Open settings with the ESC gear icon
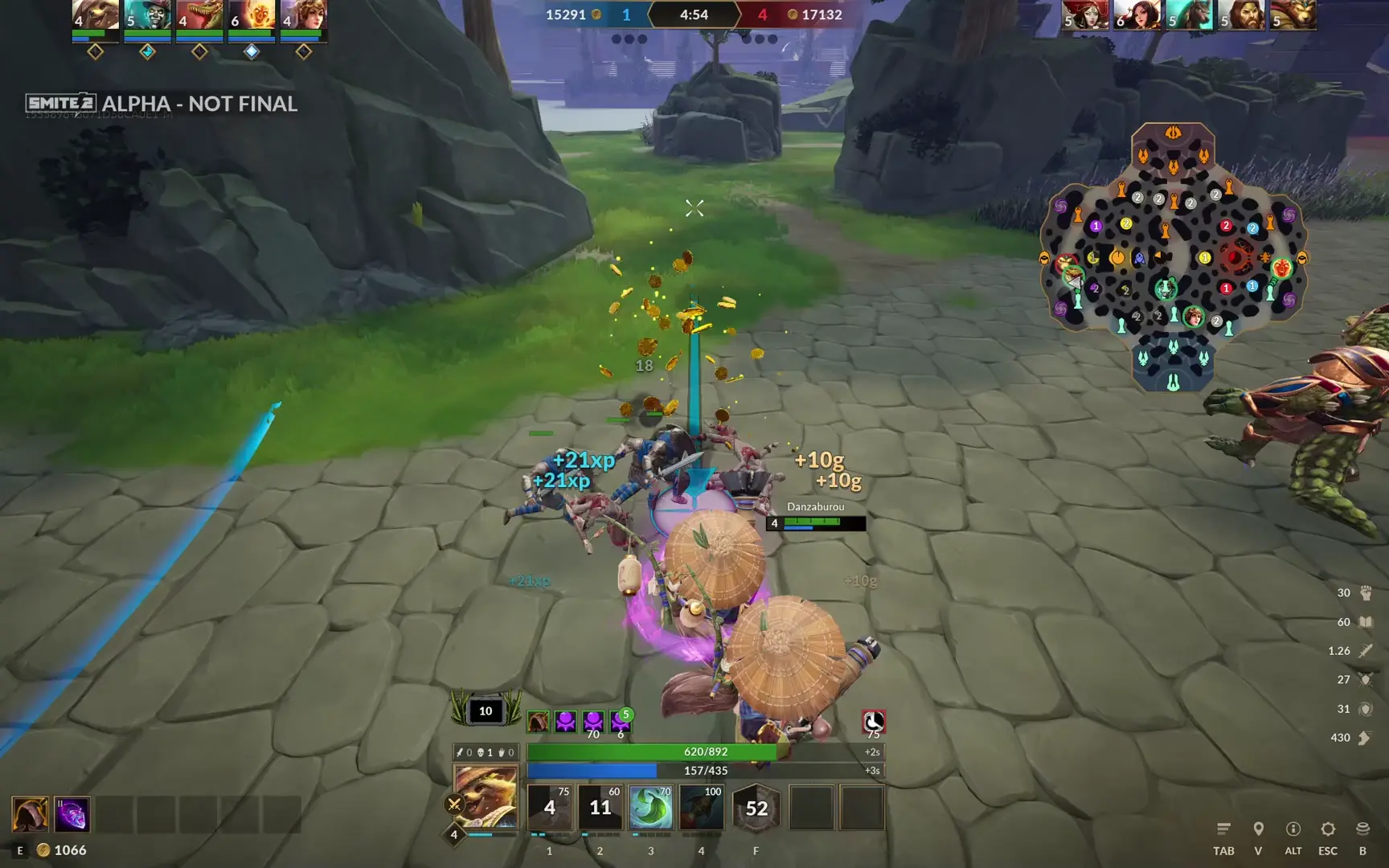Viewport: 1389px width, 868px height. tap(1328, 829)
